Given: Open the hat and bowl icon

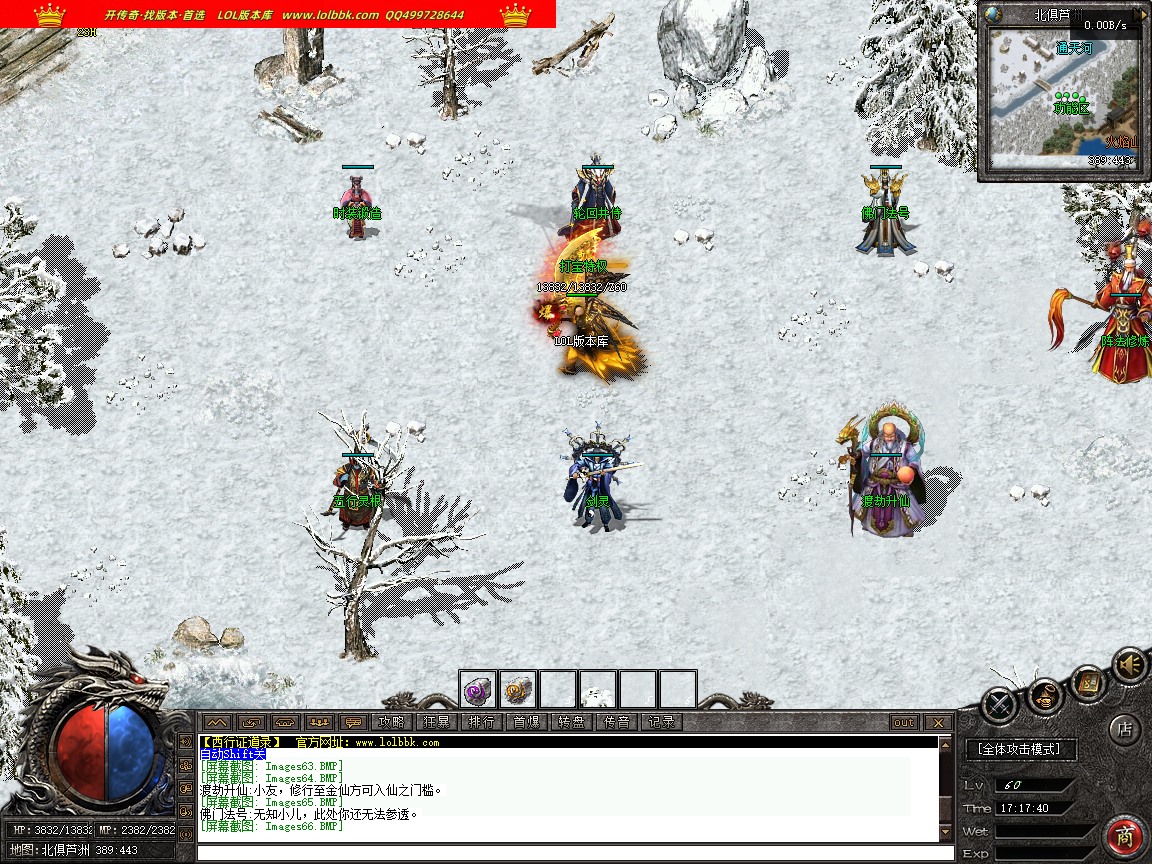Looking at the screenshot, I should coord(1044,696).
